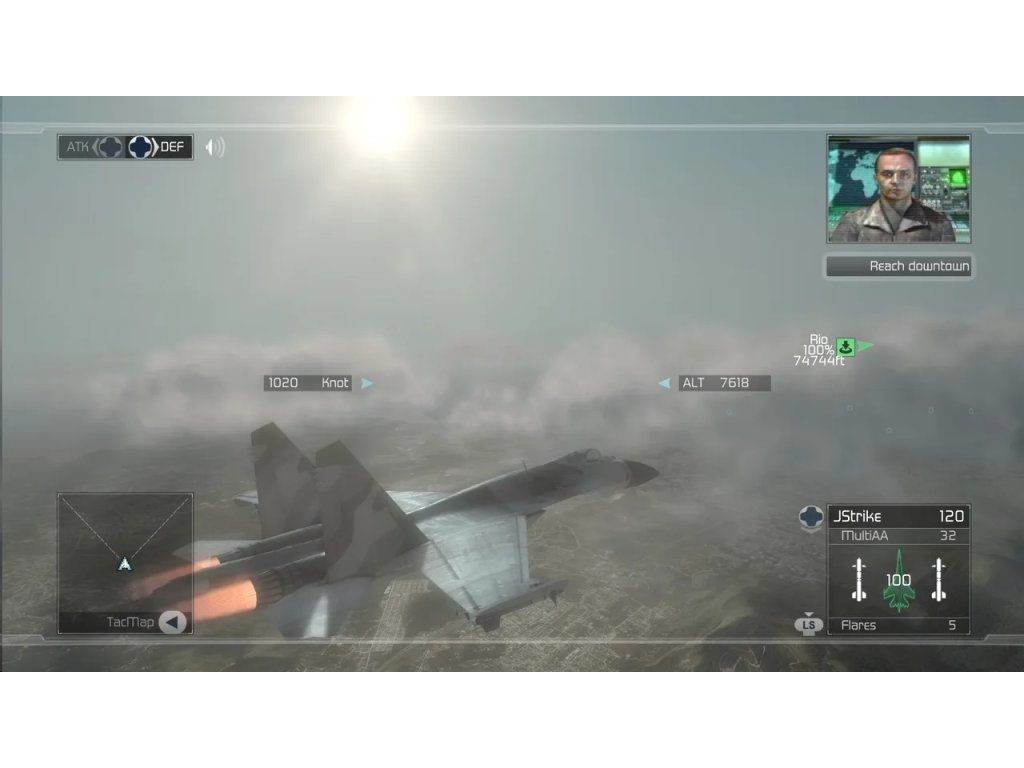The height and width of the screenshot is (768, 1024).
Task: Select the Reach downtown objective
Action: pyautogui.click(x=898, y=266)
